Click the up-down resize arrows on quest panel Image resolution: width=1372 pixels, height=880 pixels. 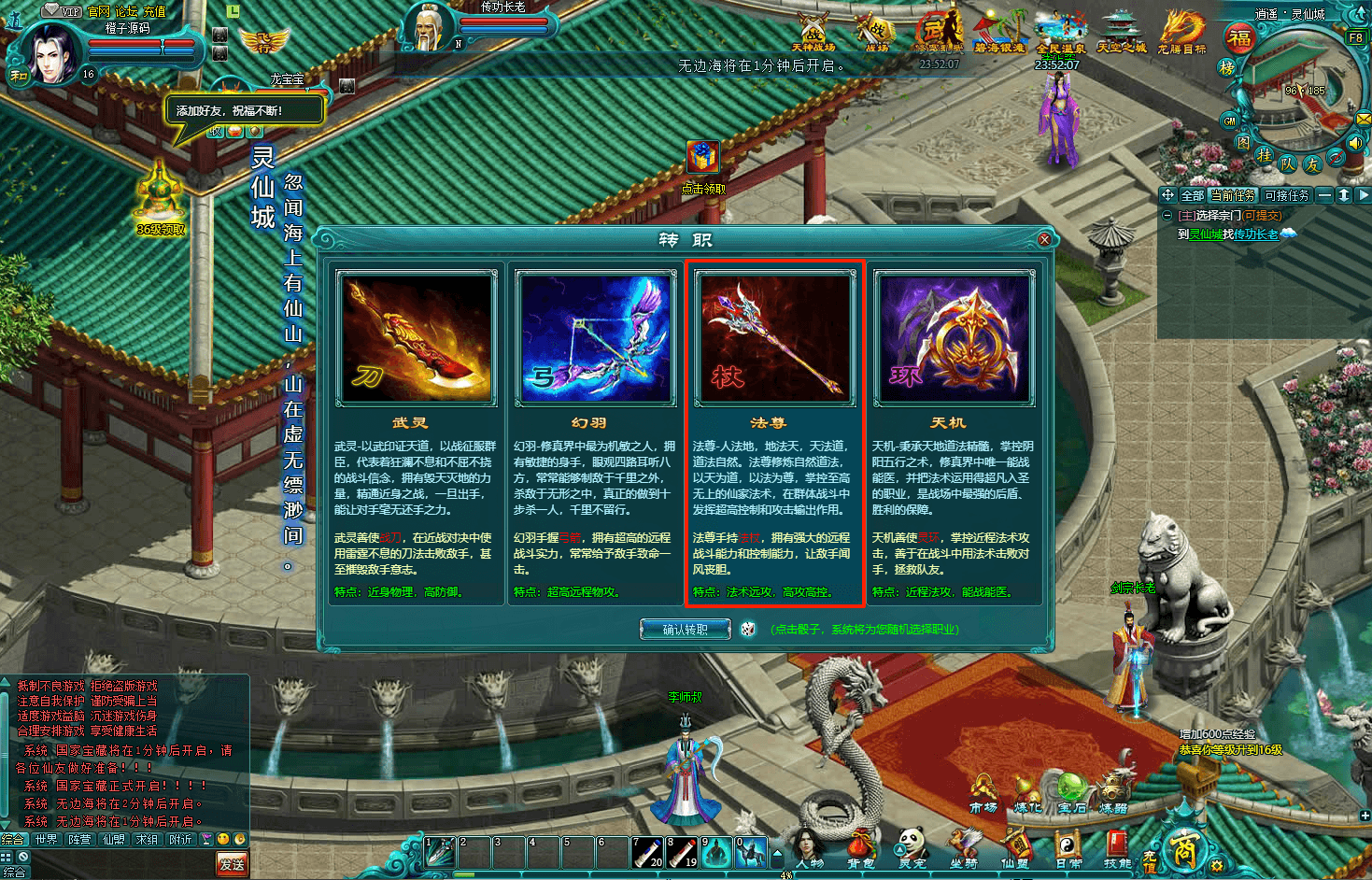point(1345,196)
